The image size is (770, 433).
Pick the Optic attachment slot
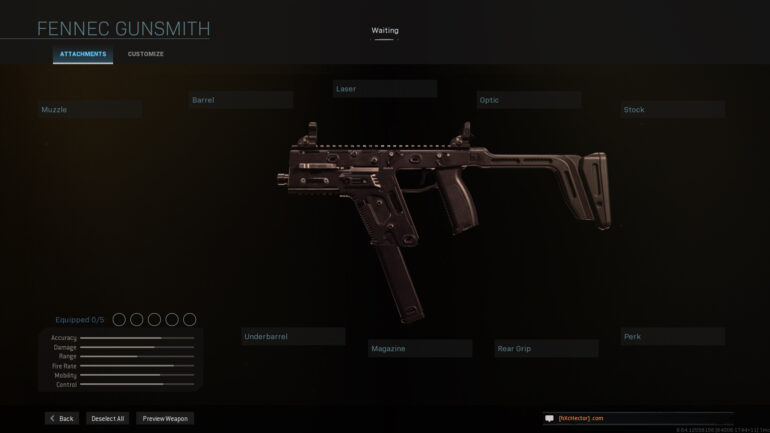point(528,100)
